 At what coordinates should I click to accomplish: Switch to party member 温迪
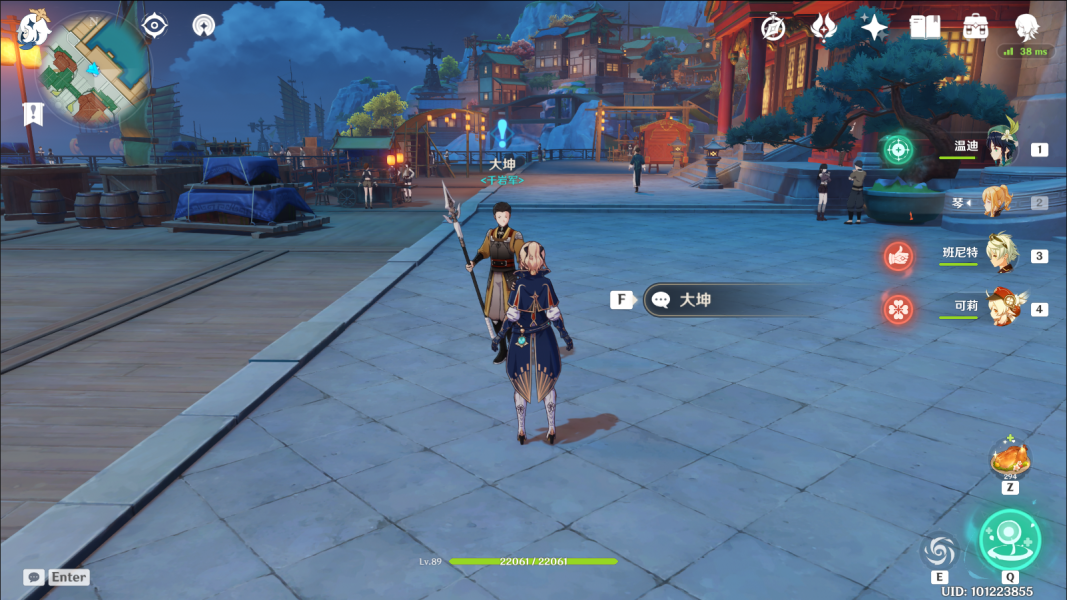click(1000, 149)
